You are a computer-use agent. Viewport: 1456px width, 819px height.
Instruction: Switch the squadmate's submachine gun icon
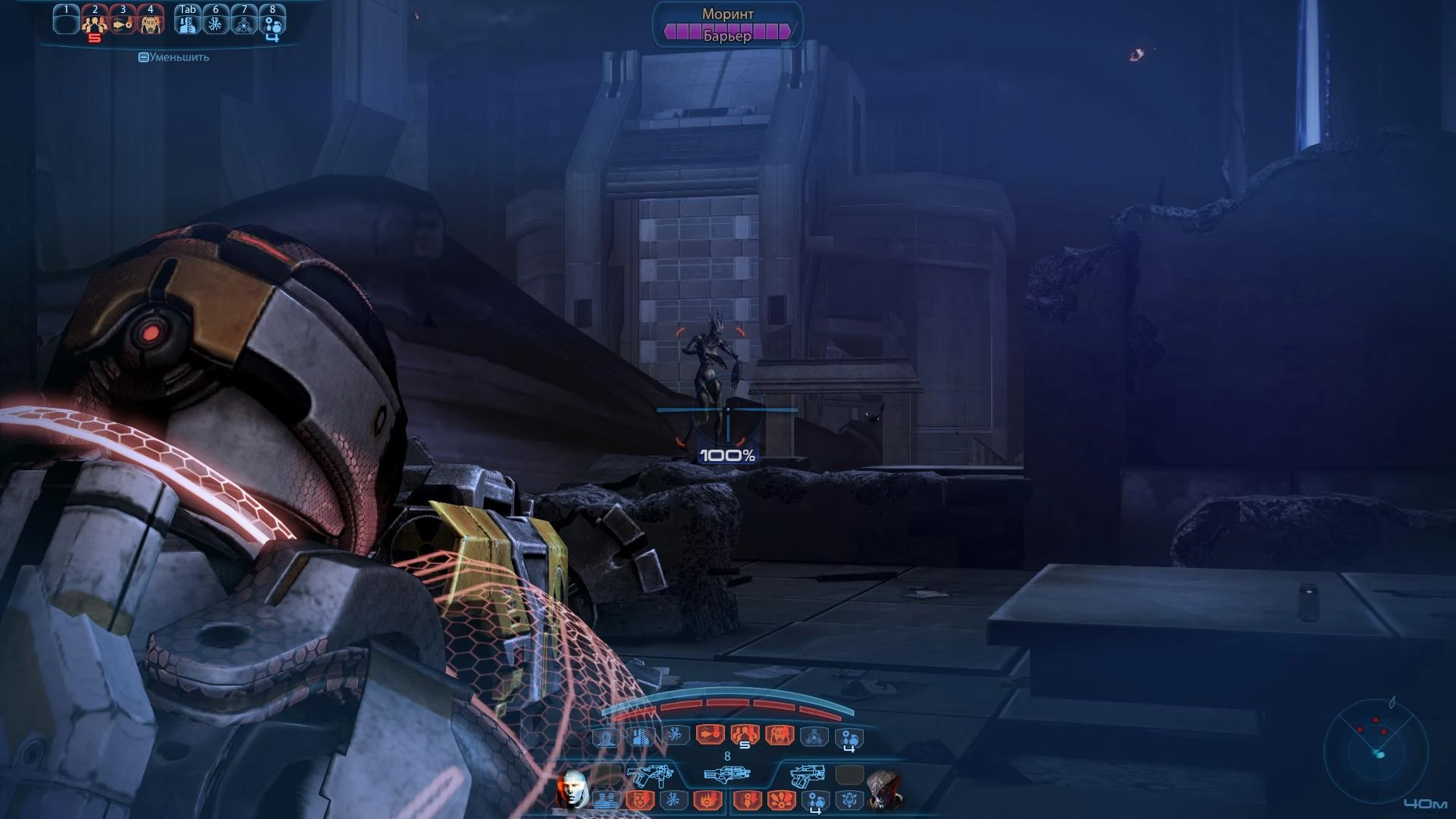tap(650, 776)
